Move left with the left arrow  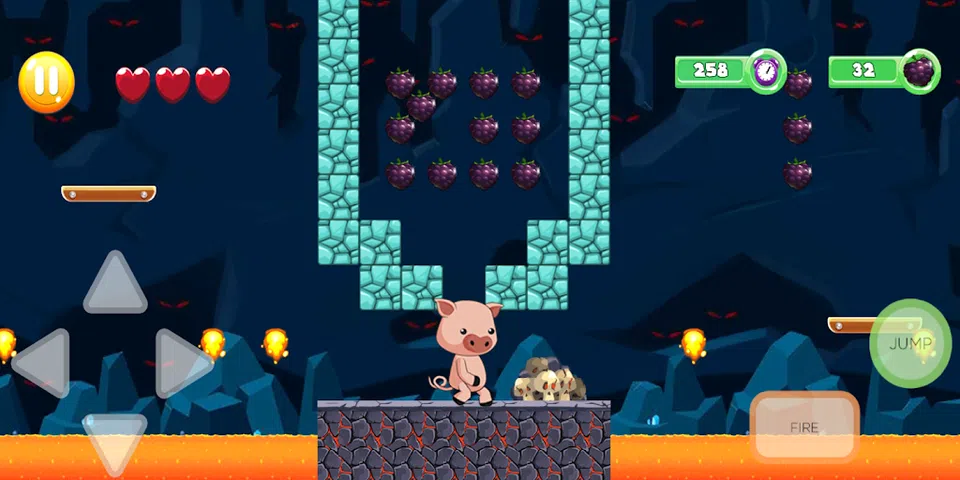coord(44,362)
